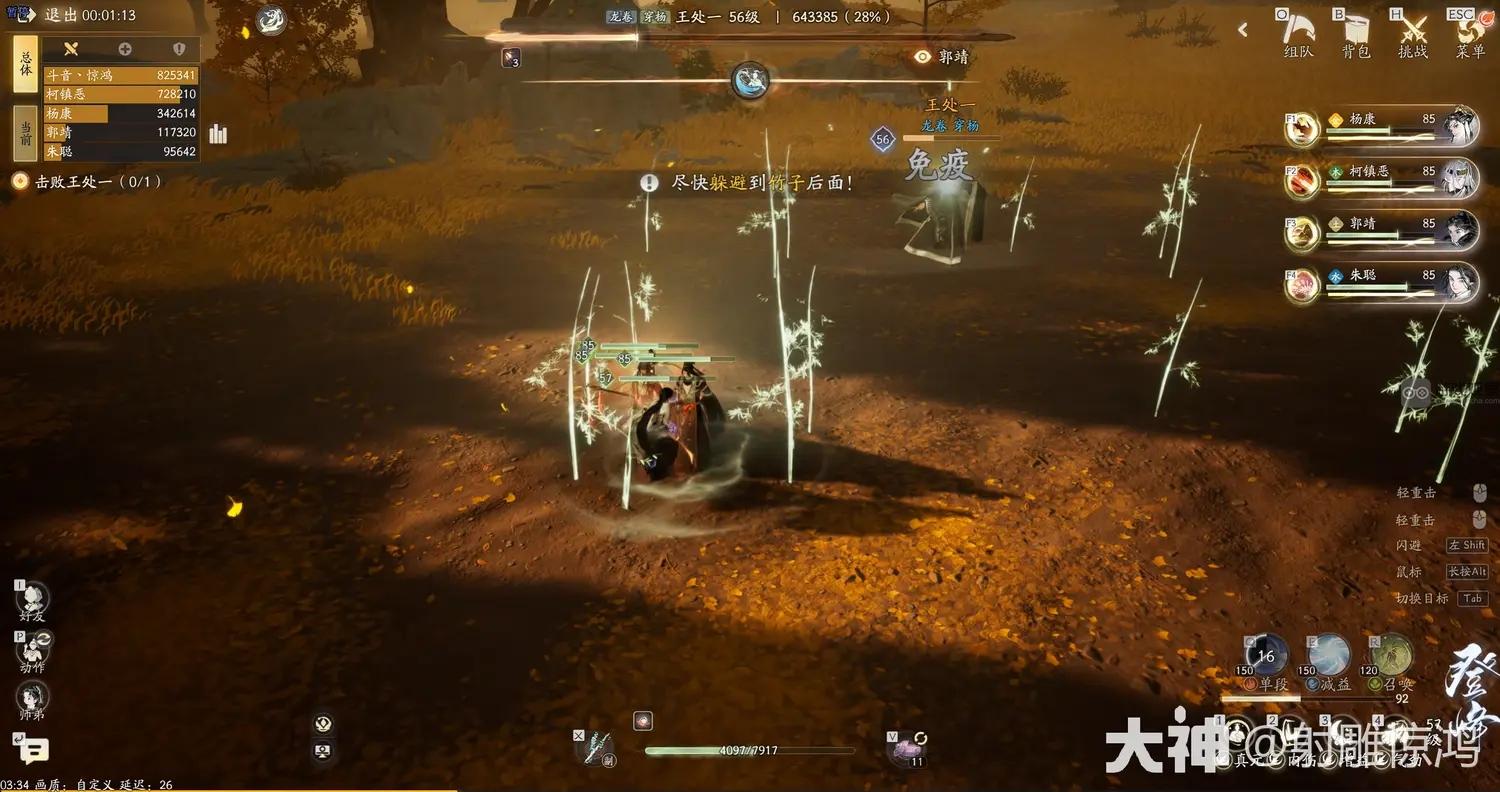Open the 好友 friends panel

pos(32,601)
